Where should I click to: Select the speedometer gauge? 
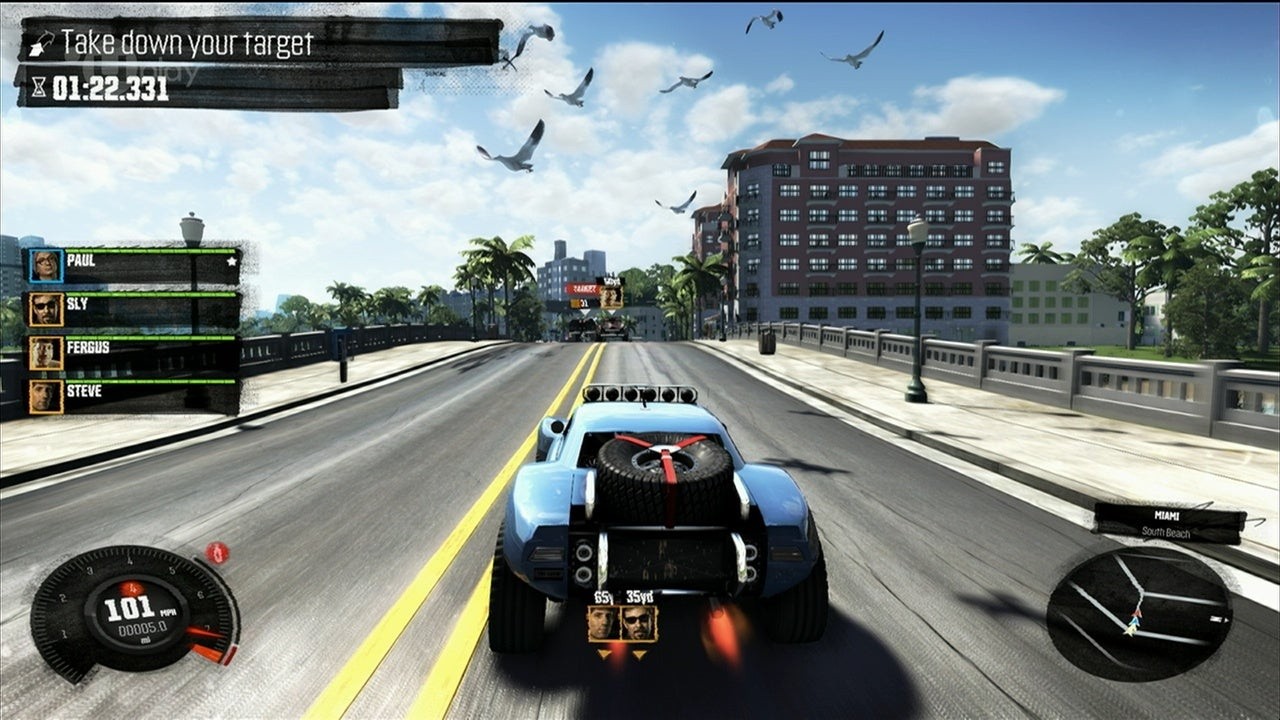pyautogui.click(x=133, y=612)
